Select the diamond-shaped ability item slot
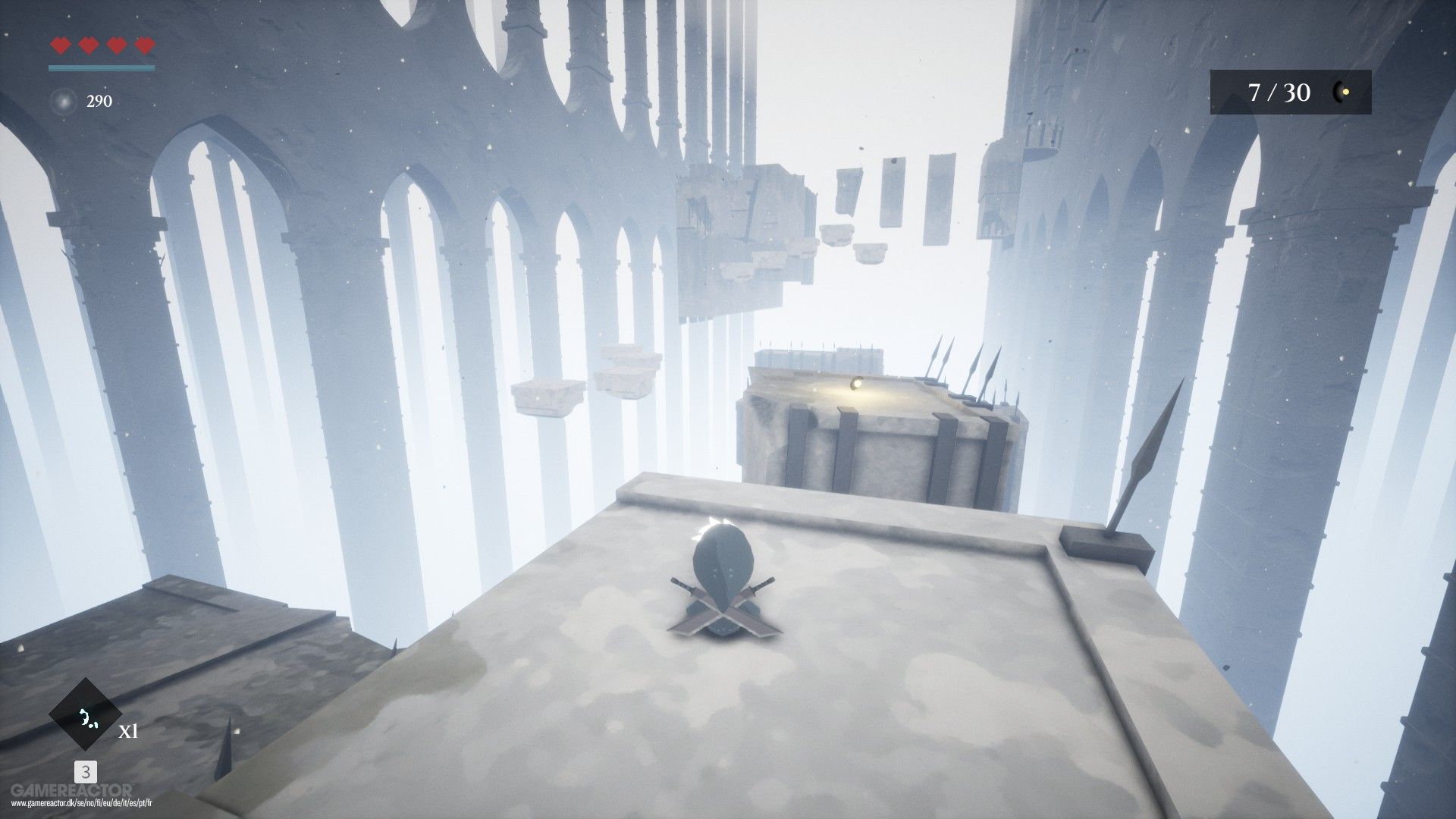Image resolution: width=1456 pixels, height=819 pixels. click(x=86, y=715)
